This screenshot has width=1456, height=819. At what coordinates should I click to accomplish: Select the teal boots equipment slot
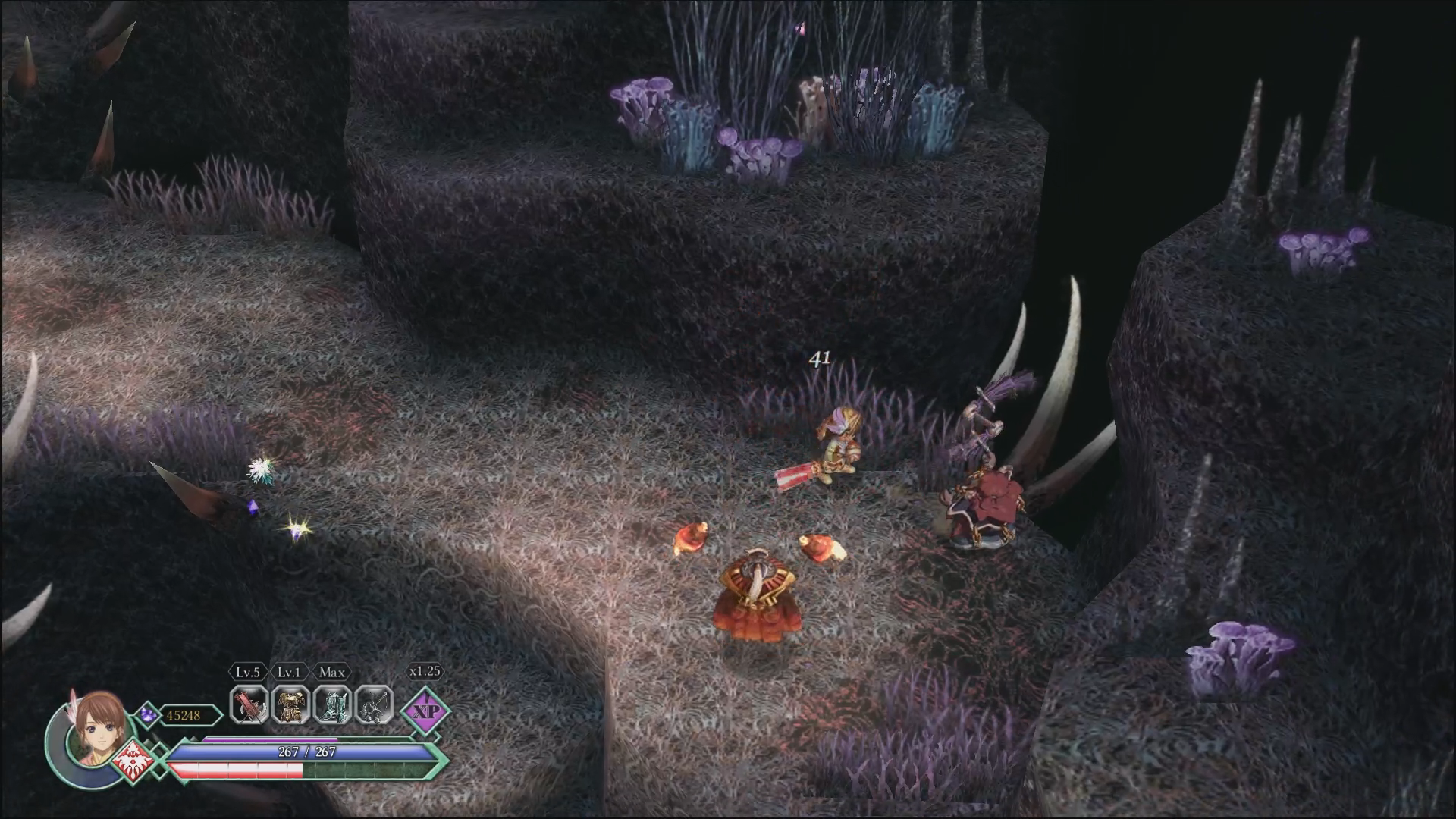click(x=332, y=705)
